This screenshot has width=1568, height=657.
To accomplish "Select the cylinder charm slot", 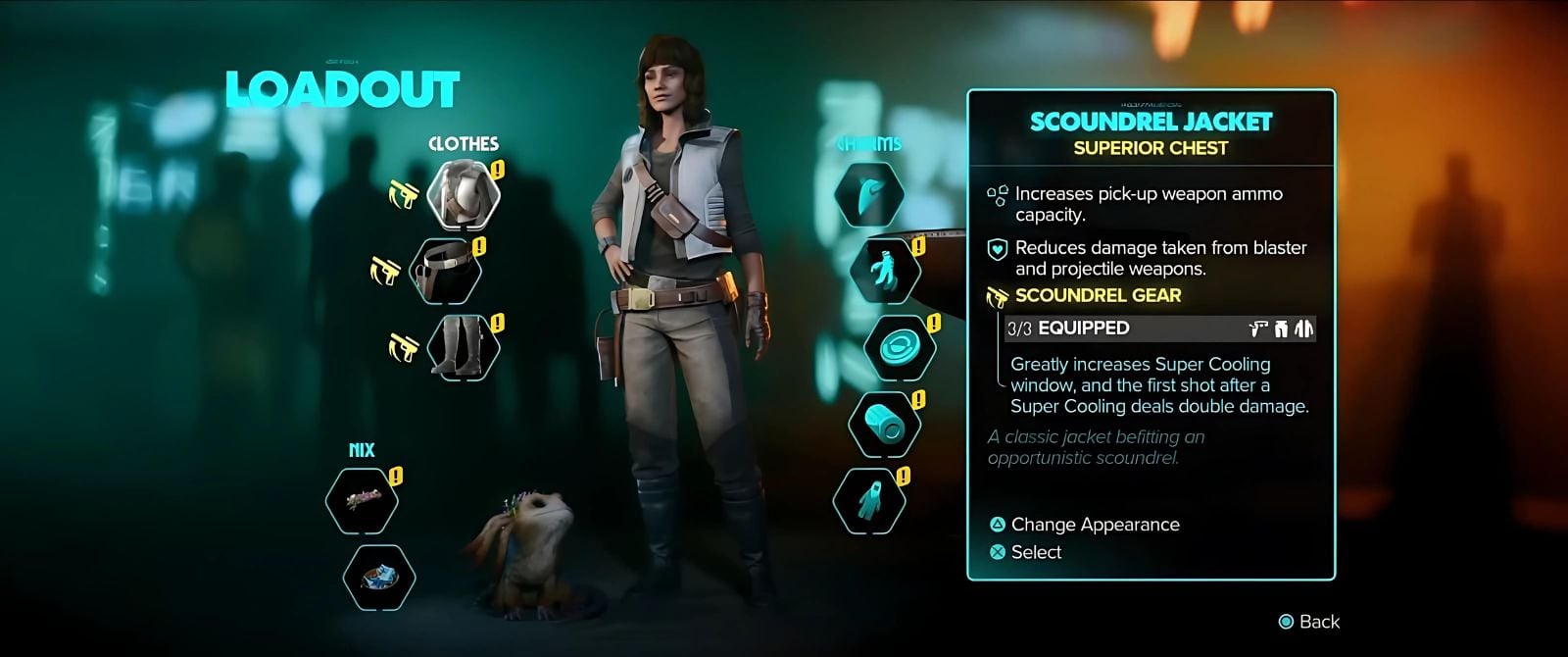I will point(885,424).
